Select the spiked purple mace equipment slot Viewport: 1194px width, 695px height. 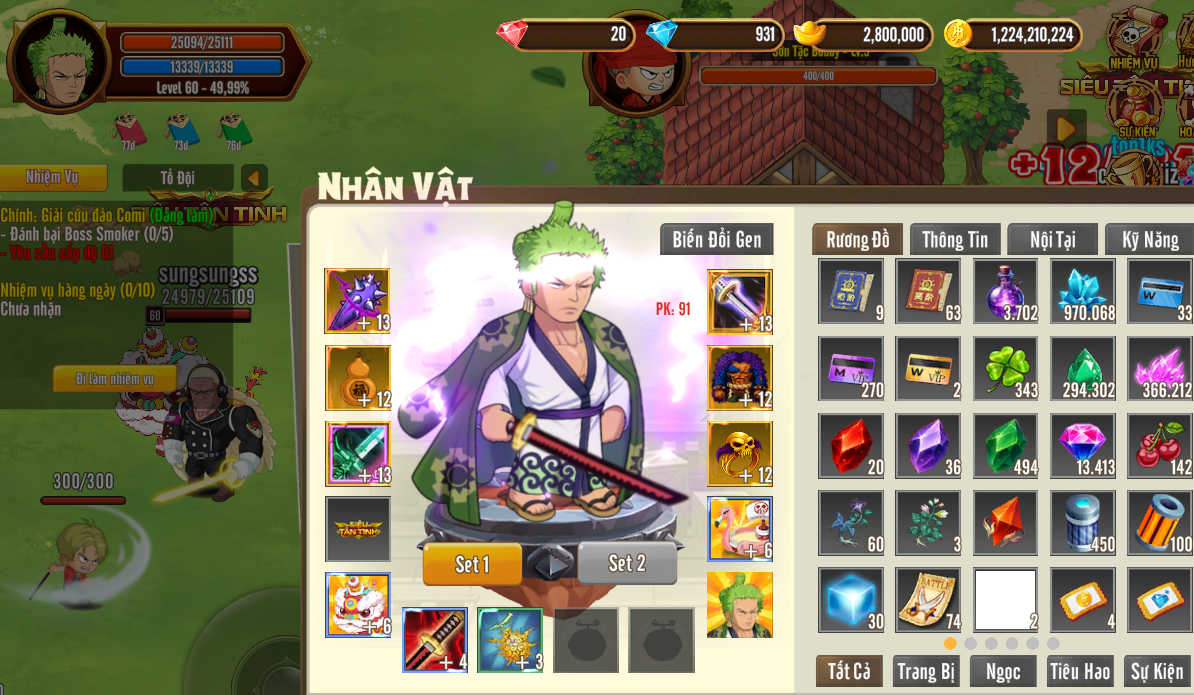357,301
